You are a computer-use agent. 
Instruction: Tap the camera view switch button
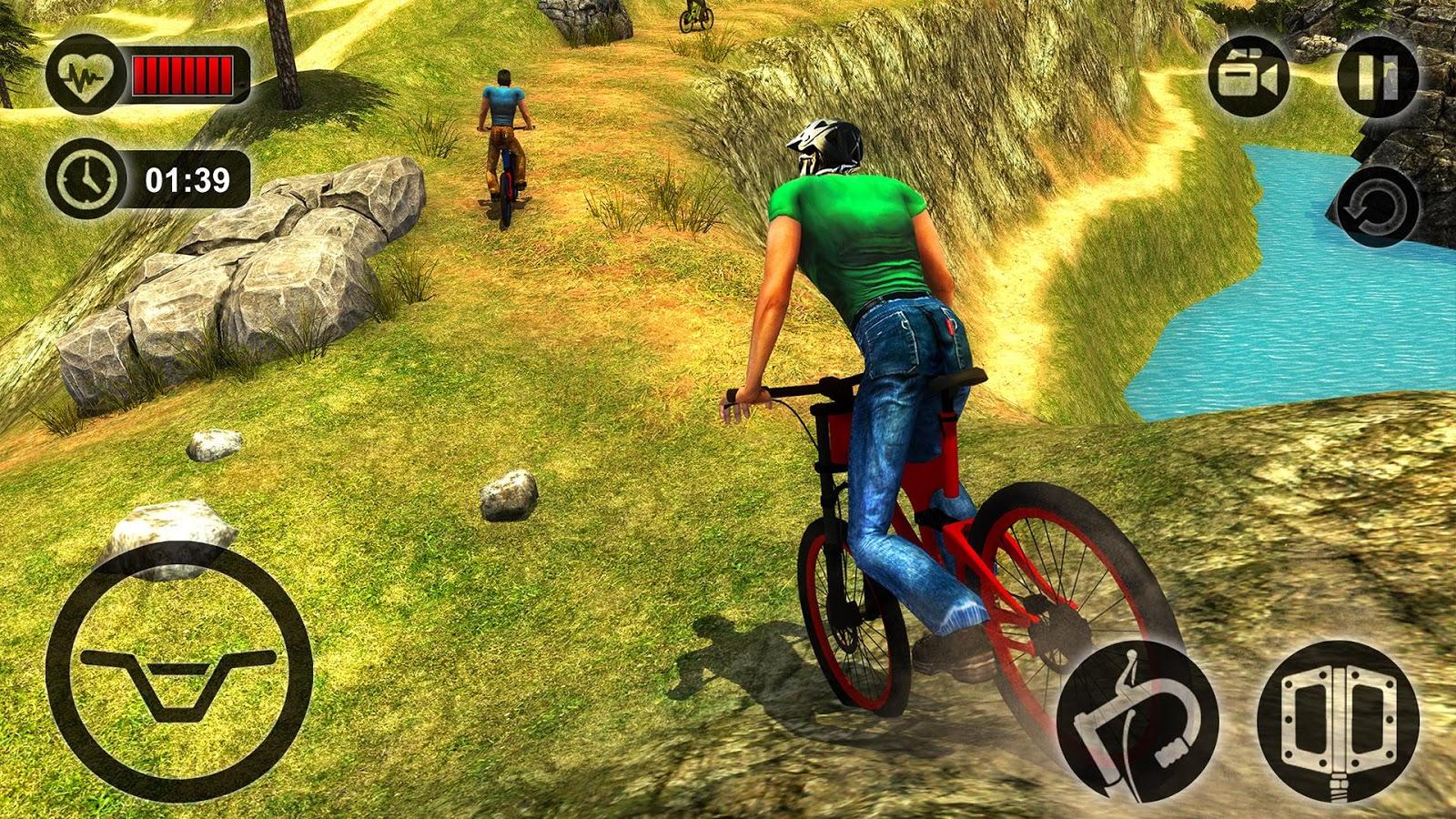coord(1249,77)
